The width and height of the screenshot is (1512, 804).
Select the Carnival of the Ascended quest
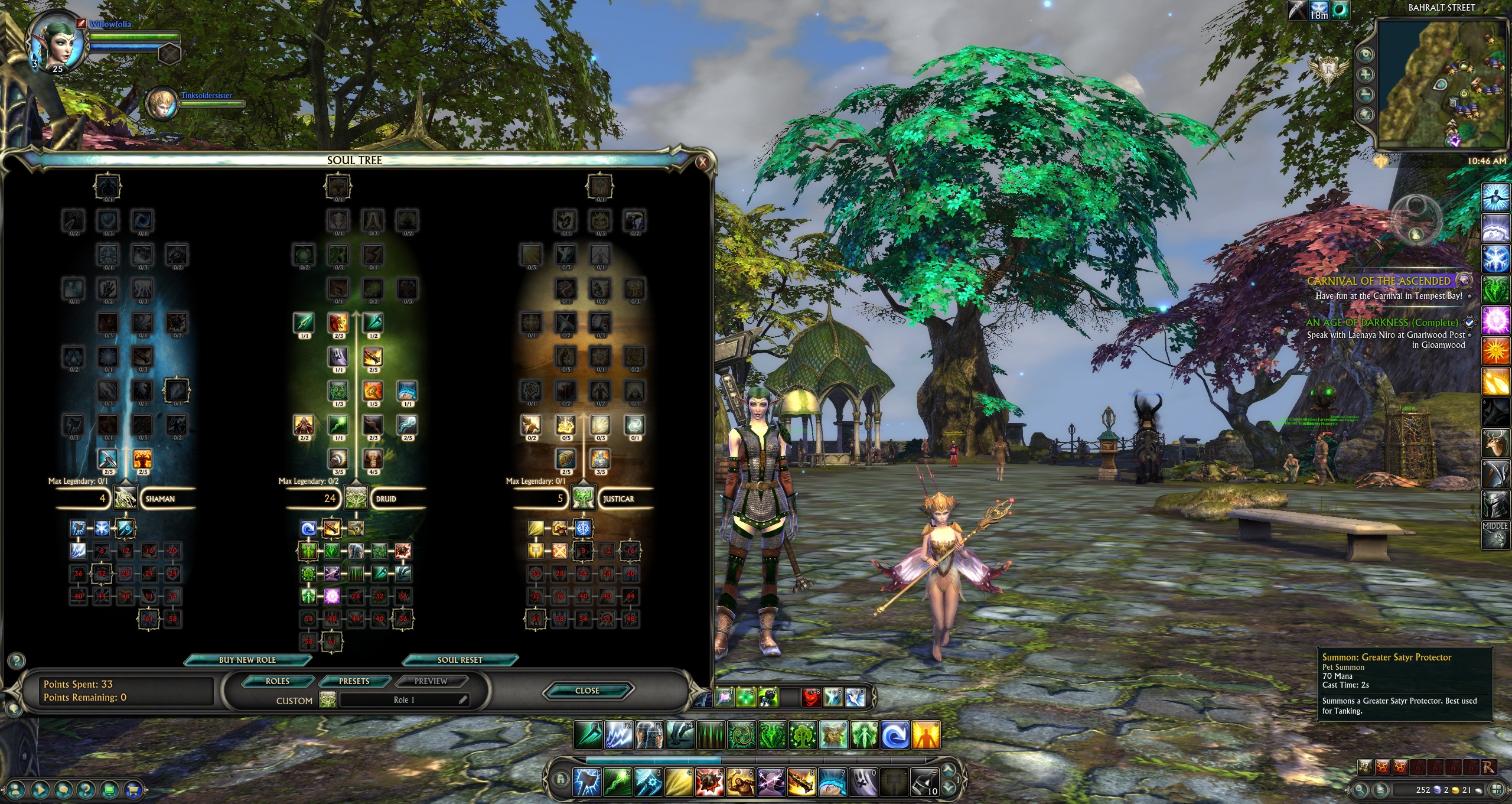(1379, 281)
